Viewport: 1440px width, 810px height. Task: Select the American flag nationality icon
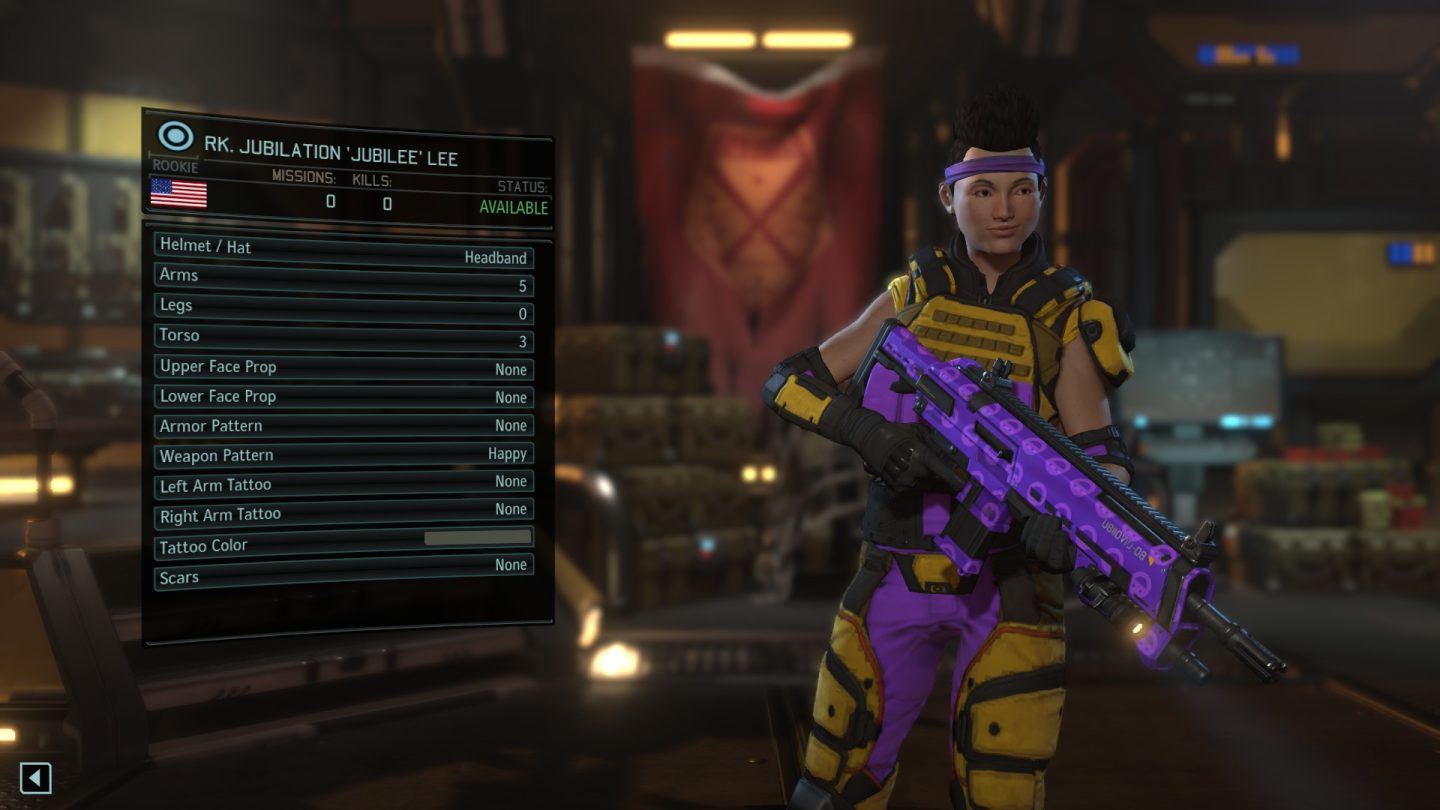click(x=180, y=194)
